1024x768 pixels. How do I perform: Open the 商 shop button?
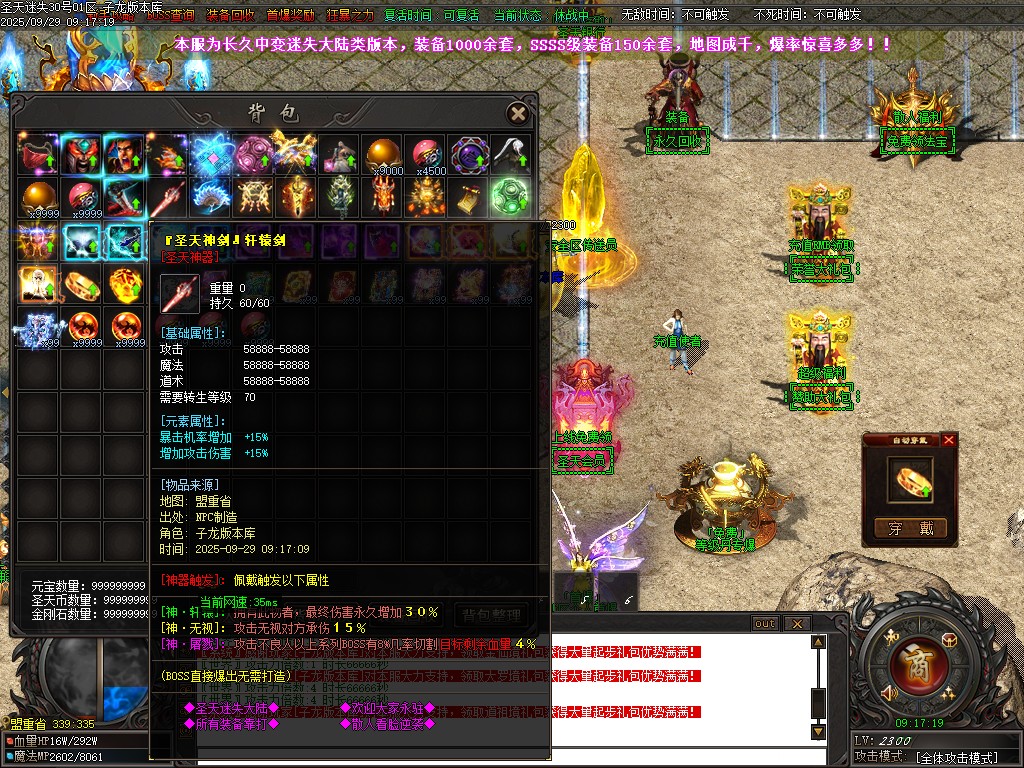pyautogui.click(x=918, y=662)
